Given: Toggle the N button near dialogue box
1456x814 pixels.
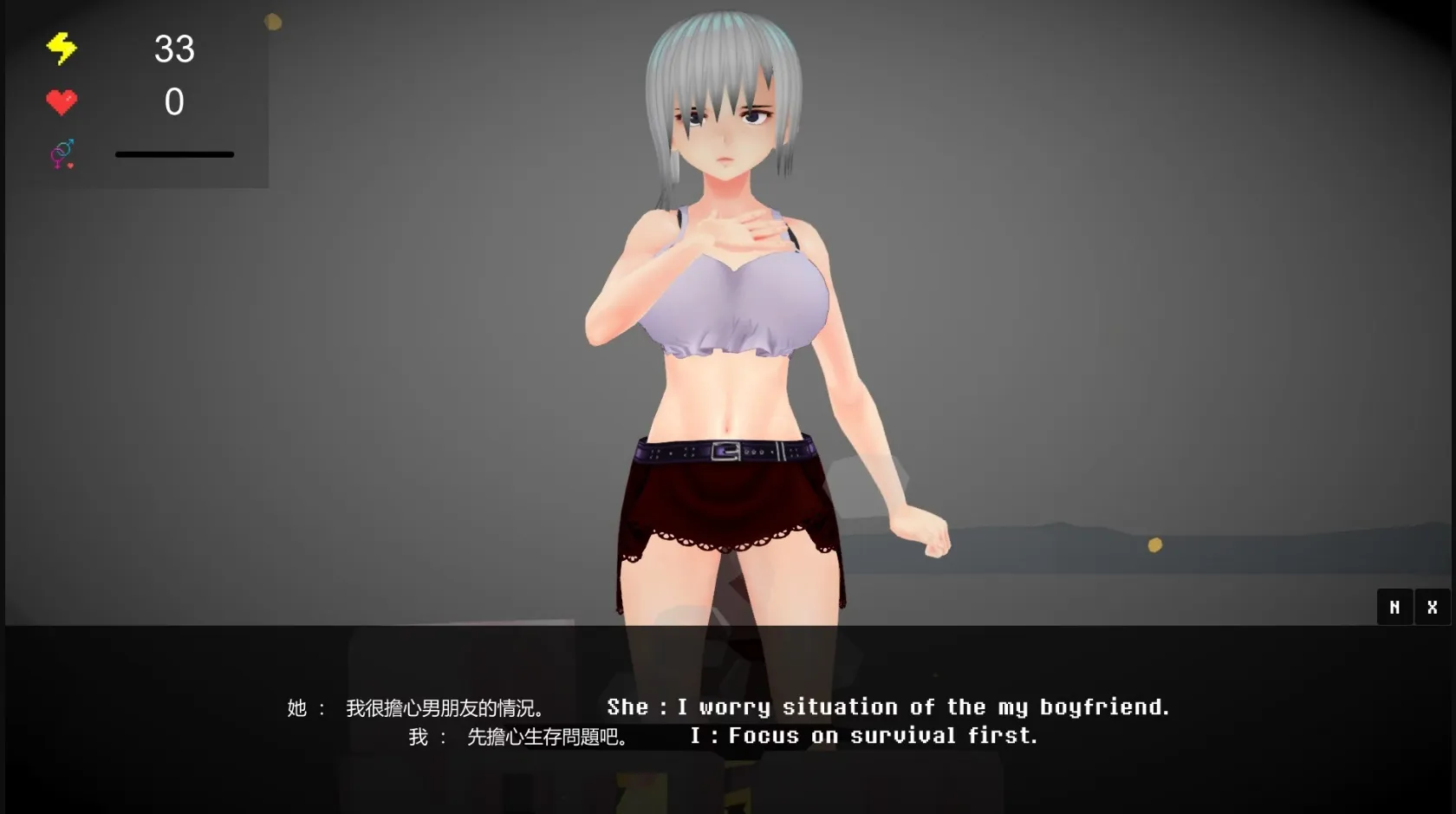Looking at the screenshot, I should 1394,607.
